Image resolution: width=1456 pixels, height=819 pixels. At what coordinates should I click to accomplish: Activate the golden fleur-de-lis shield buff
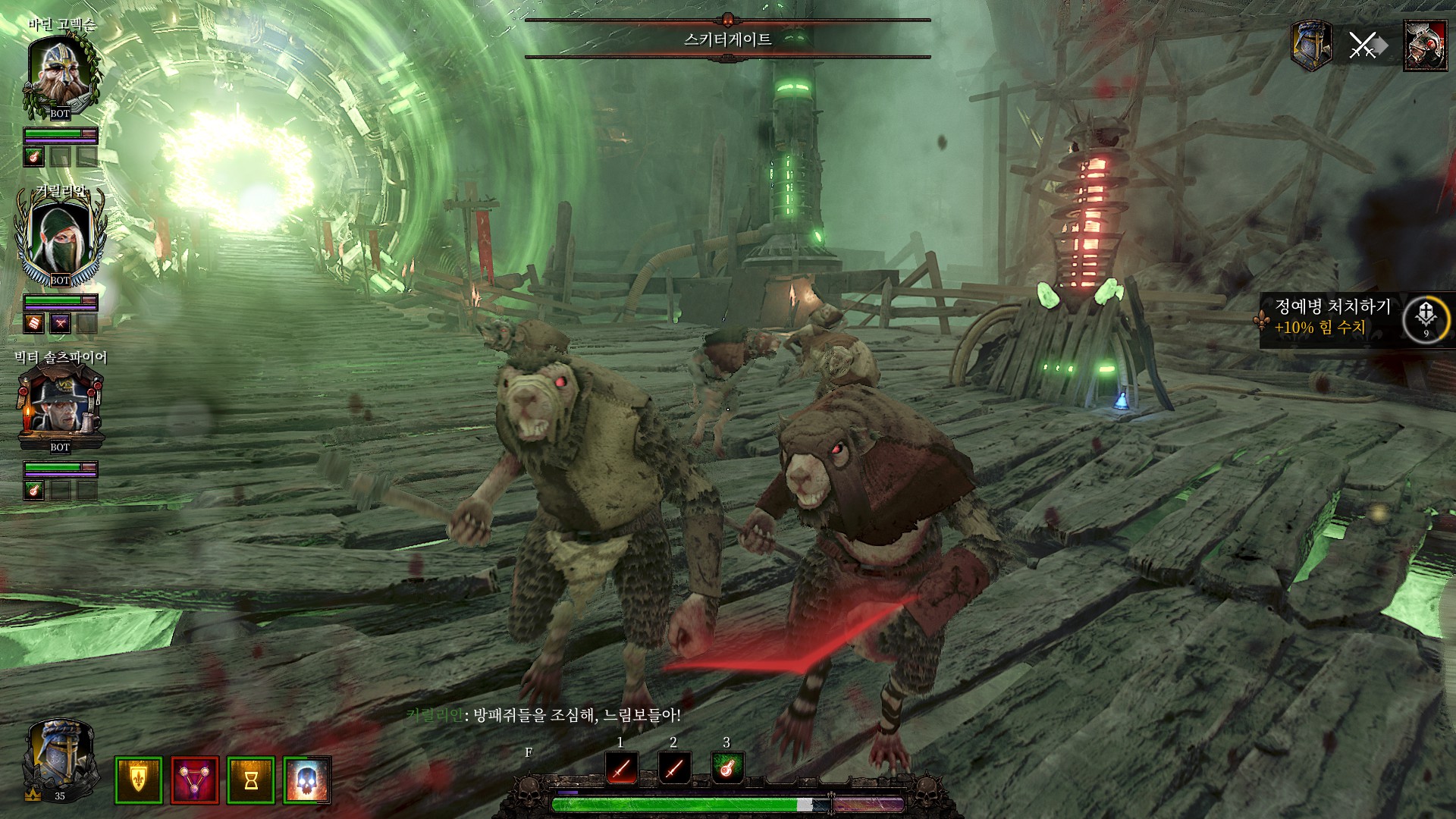[138, 780]
